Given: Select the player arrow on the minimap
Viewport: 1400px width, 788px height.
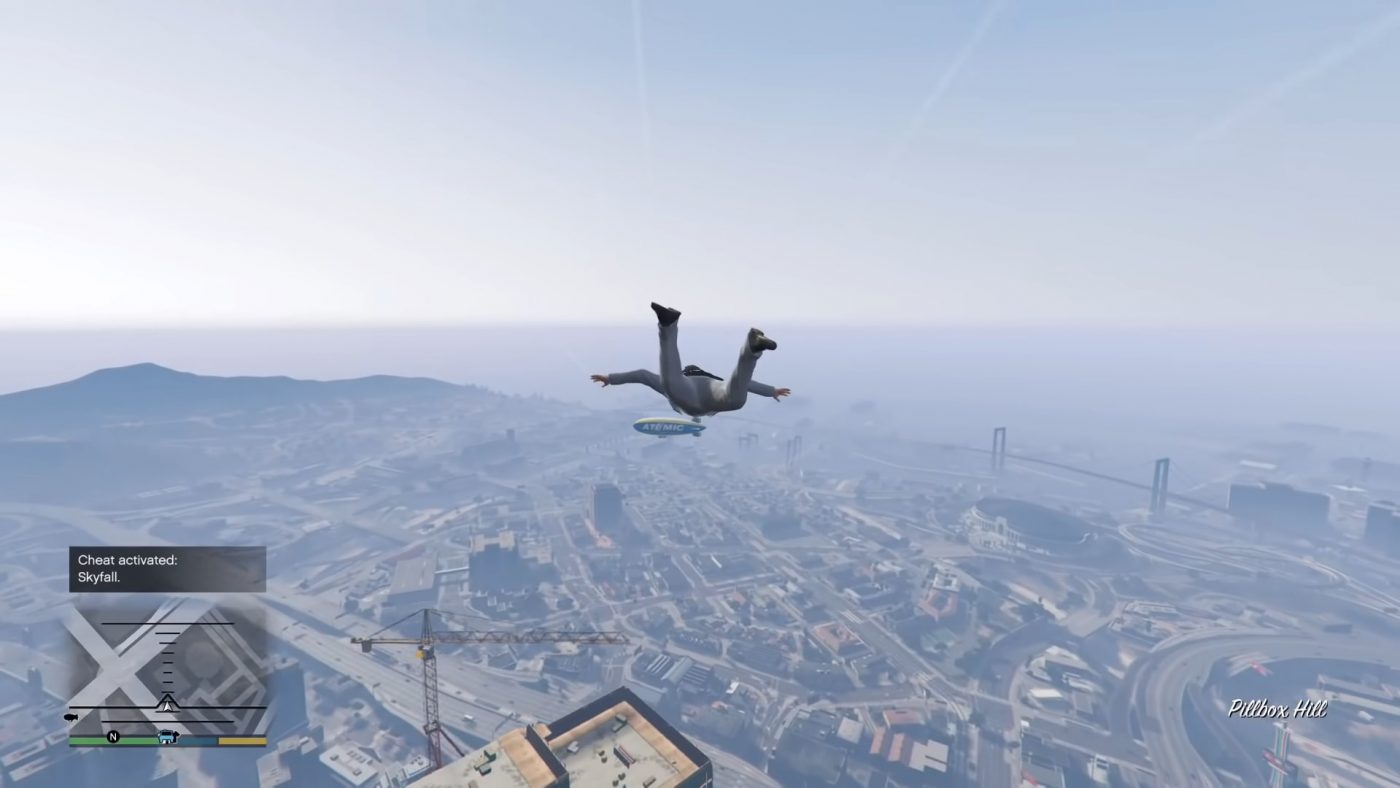Looking at the screenshot, I should point(168,706).
